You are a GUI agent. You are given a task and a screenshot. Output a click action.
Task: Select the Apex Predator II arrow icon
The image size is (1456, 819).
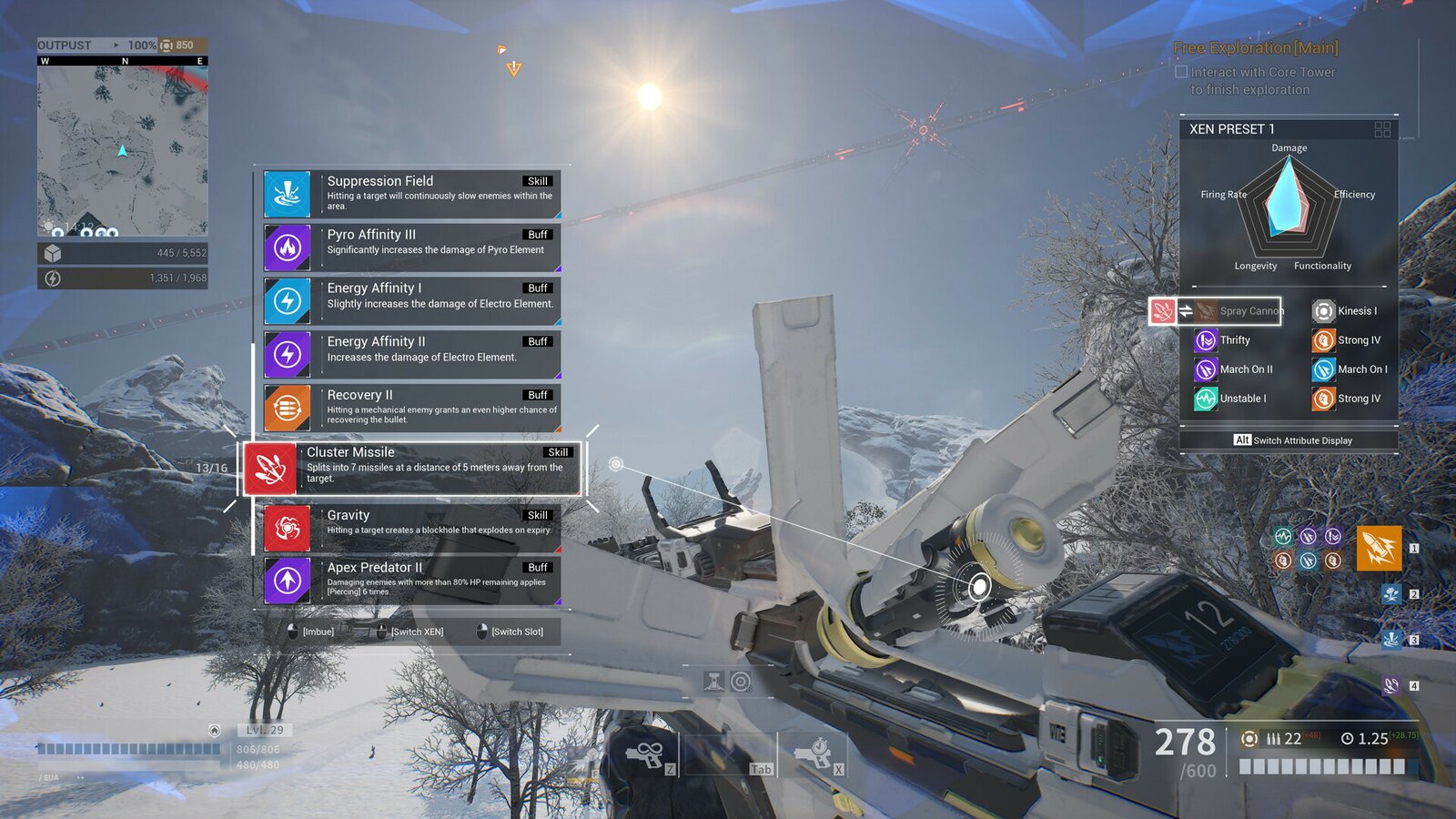pyautogui.click(x=287, y=581)
